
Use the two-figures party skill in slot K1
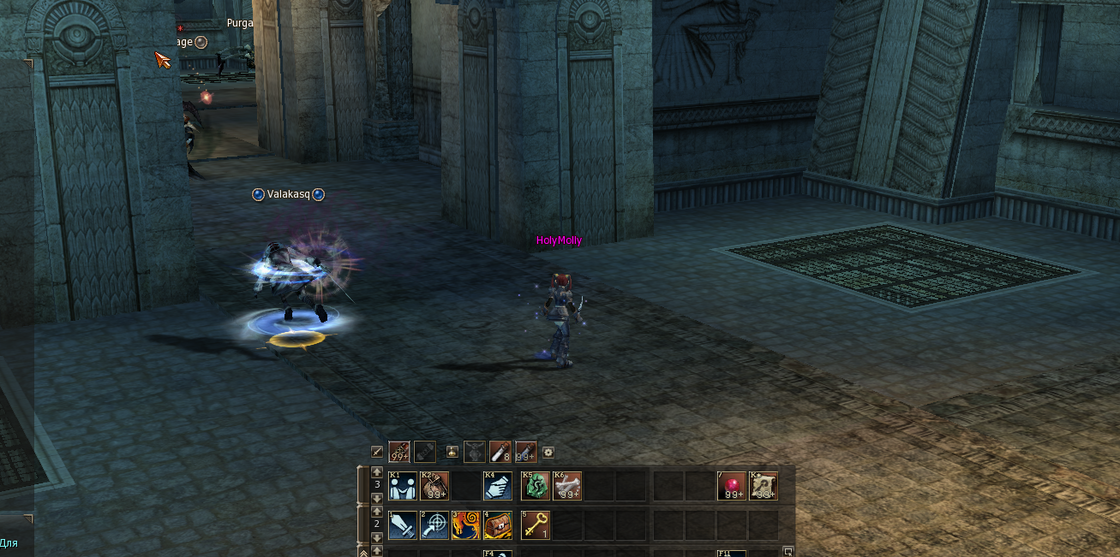[403, 487]
